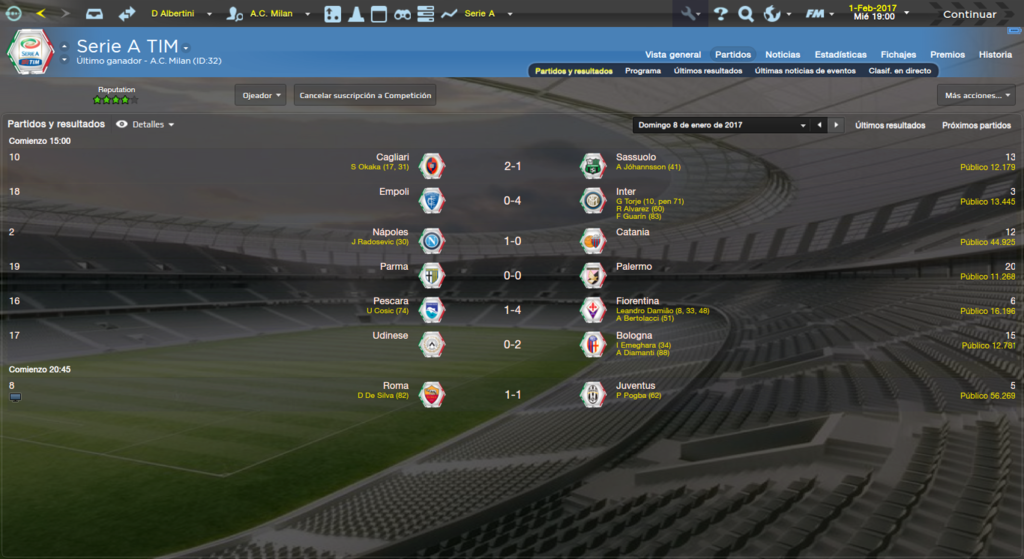The image size is (1024, 559).
Task: Go to the Historia tab
Action: tap(995, 54)
